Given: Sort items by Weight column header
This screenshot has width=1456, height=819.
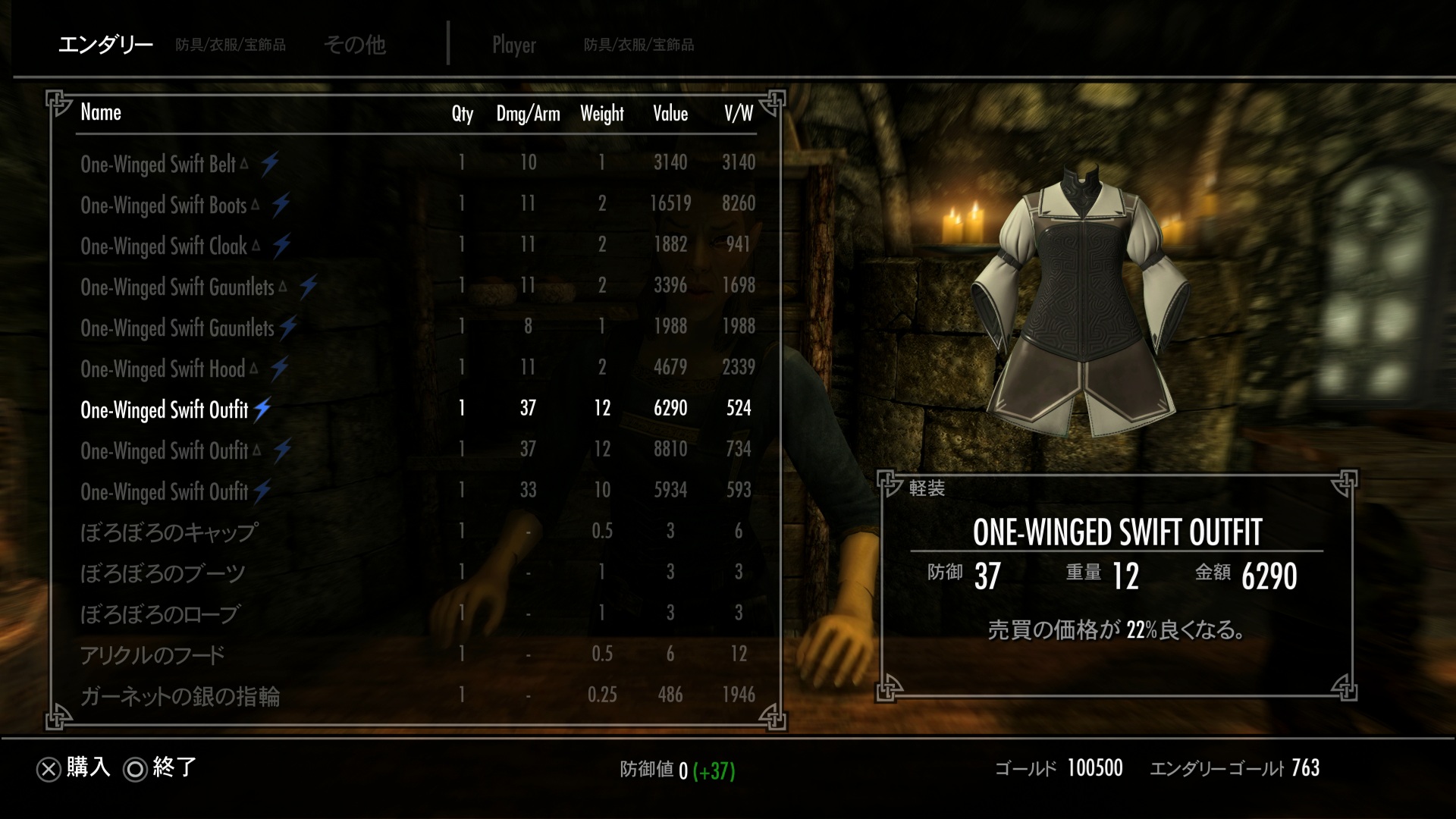Looking at the screenshot, I should tap(602, 114).
